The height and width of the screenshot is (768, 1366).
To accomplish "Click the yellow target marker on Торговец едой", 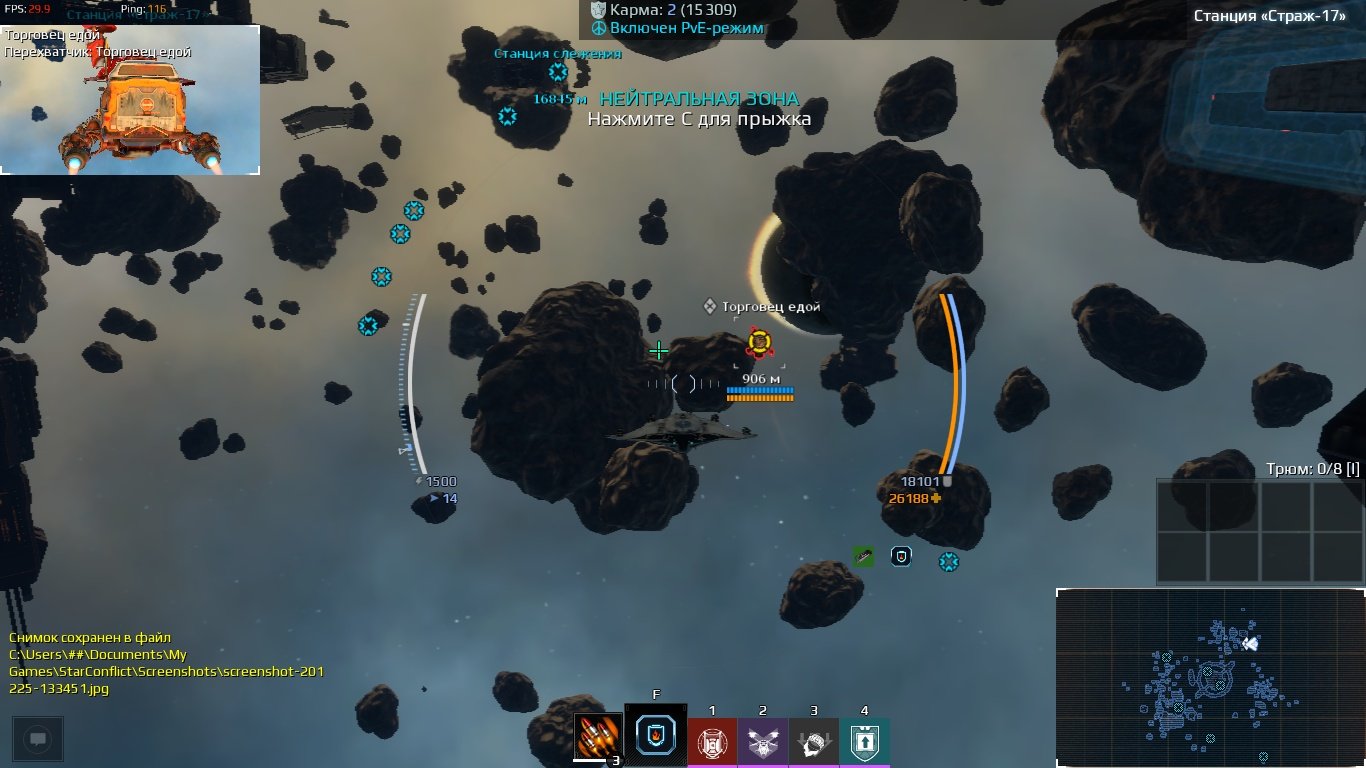I will (759, 343).
